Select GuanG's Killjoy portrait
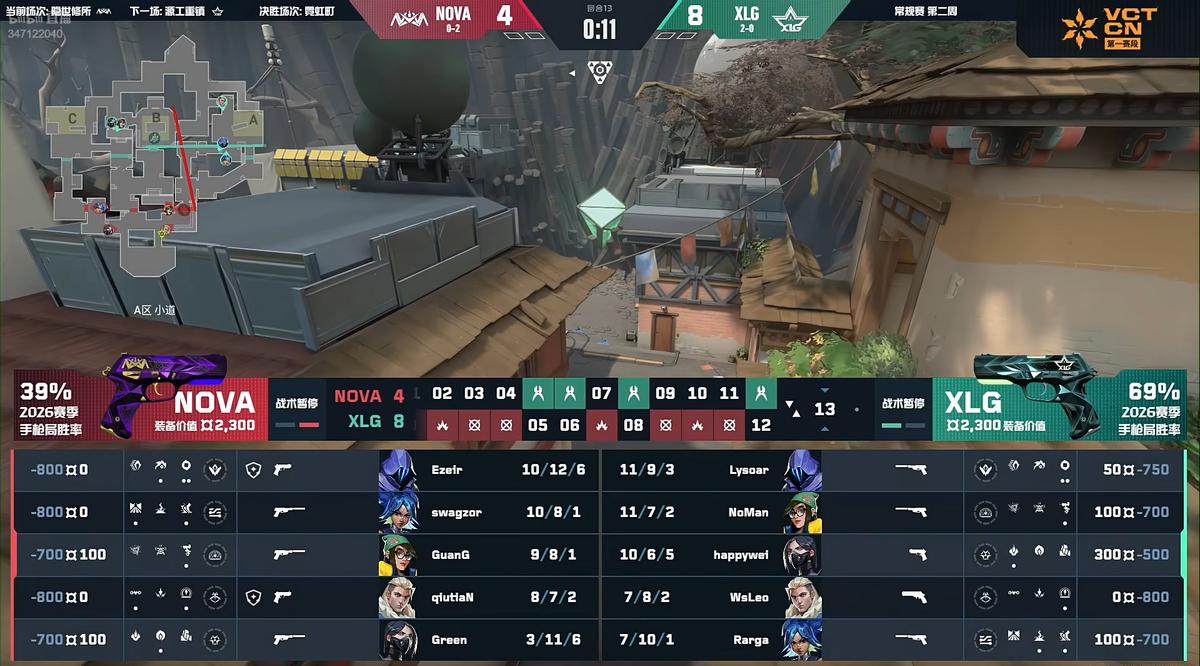The height and width of the screenshot is (666, 1200). pos(398,555)
